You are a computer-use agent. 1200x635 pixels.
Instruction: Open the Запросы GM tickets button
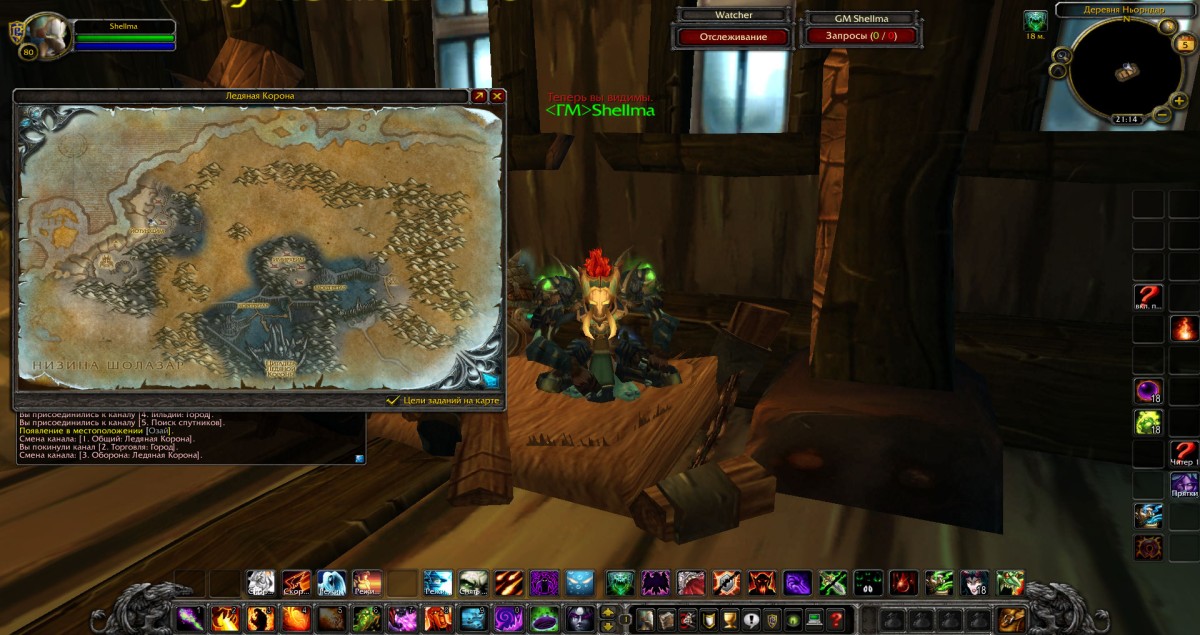(860, 36)
